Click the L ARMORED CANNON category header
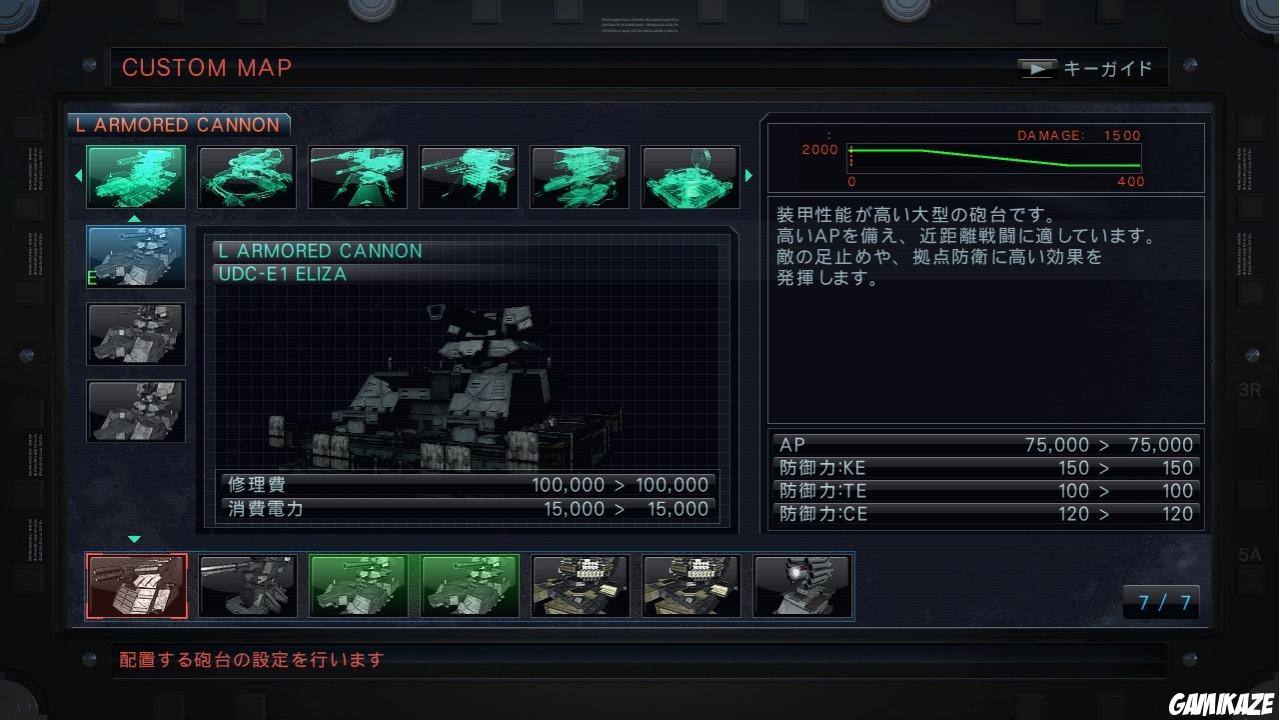The height and width of the screenshot is (720, 1280). (x=178, y=125)
